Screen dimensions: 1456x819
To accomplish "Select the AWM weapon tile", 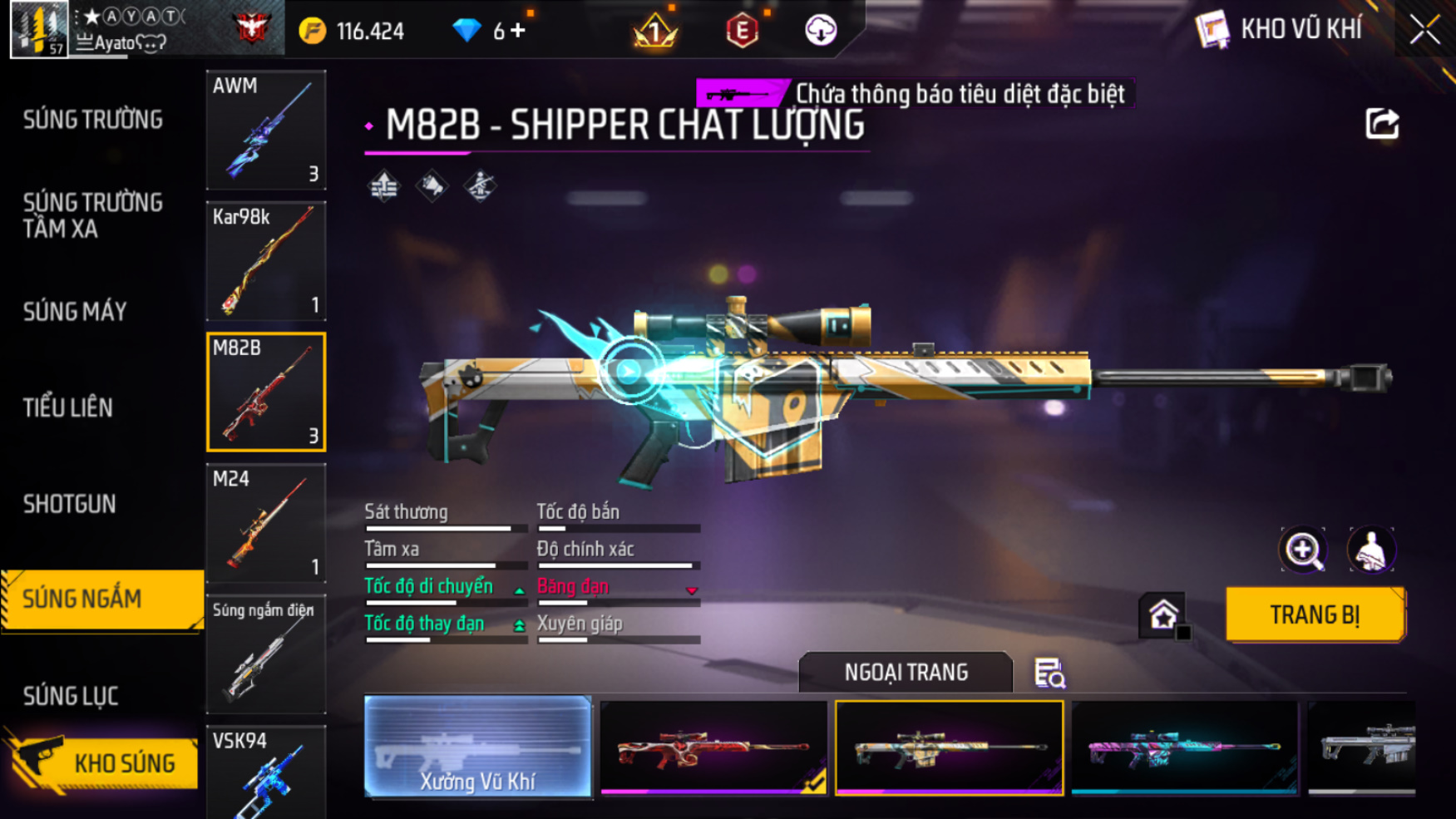I will click(x=265, y=130).
